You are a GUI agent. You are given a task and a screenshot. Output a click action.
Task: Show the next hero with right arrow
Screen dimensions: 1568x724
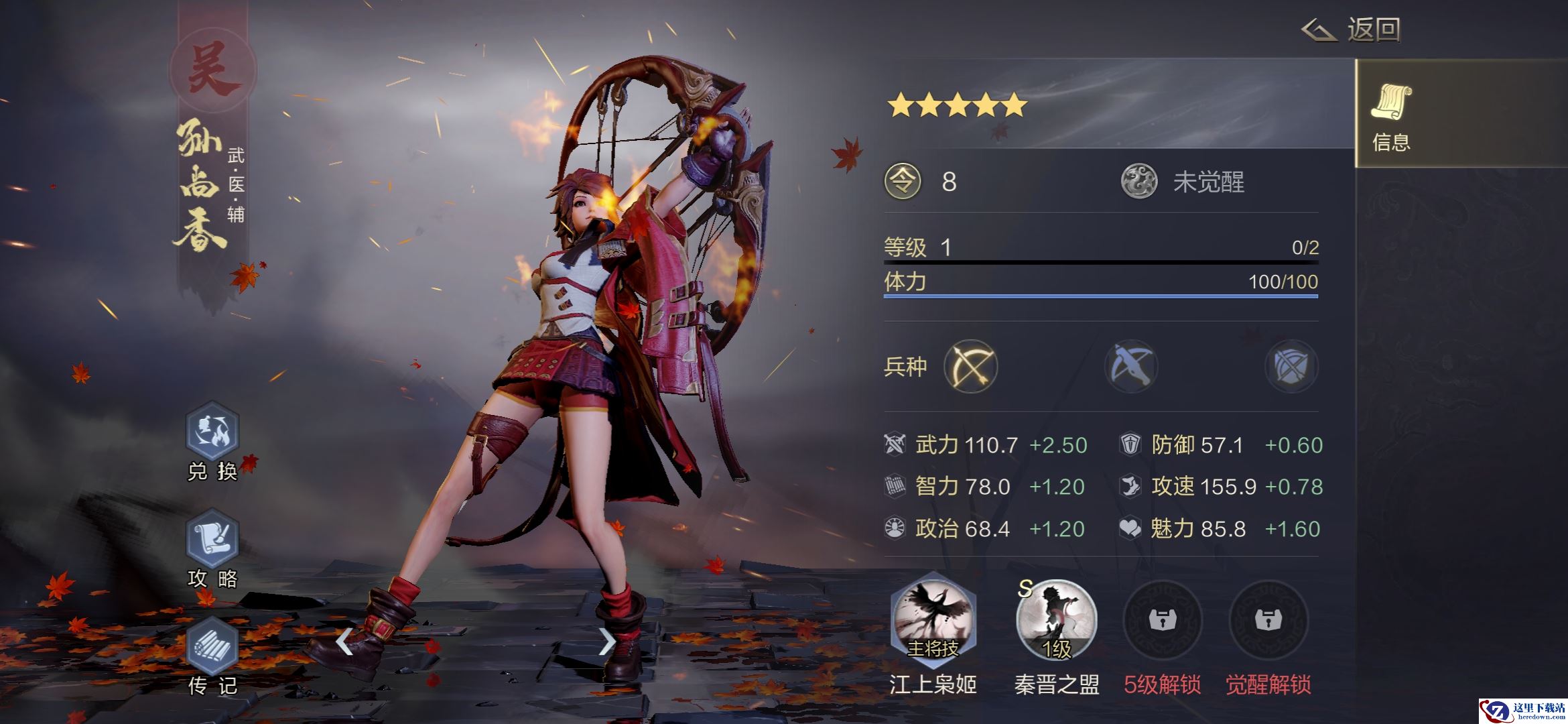coord(606,642)
